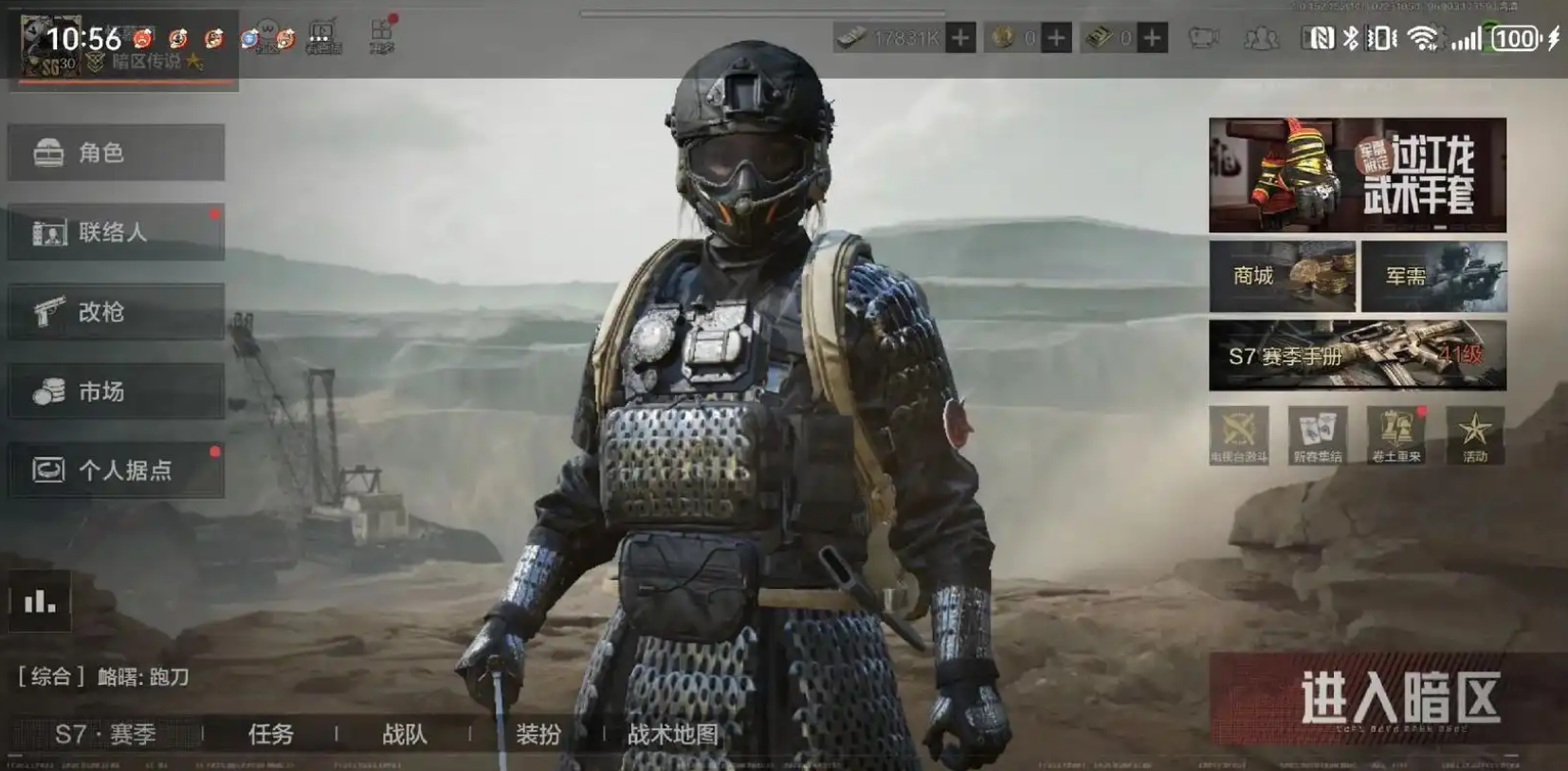Add cash using the plus beside 17831K

[960, 38]
